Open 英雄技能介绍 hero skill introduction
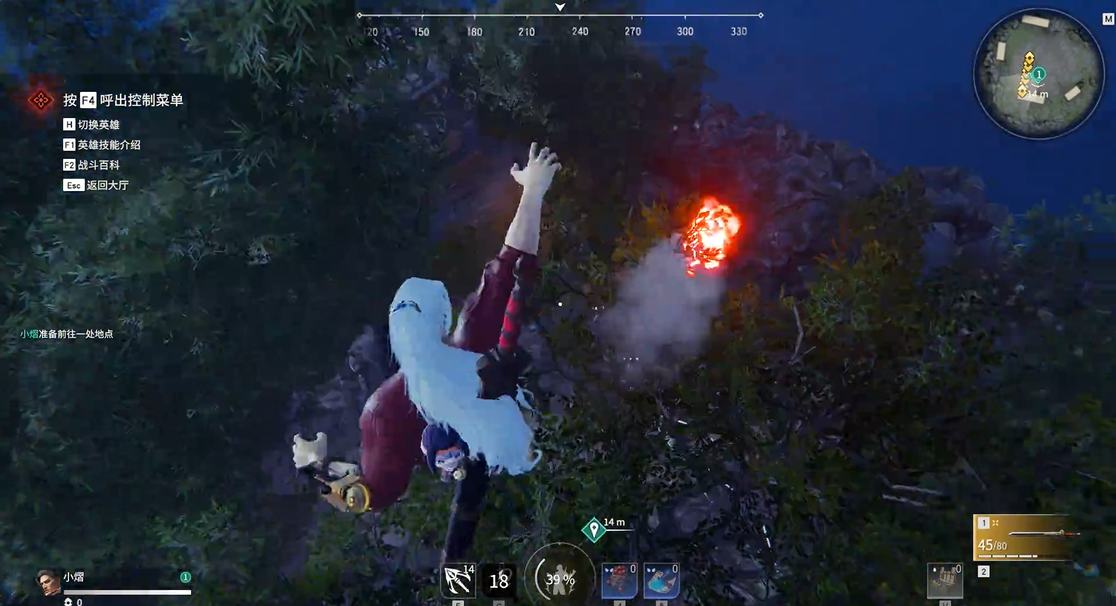 coord(108,145)
